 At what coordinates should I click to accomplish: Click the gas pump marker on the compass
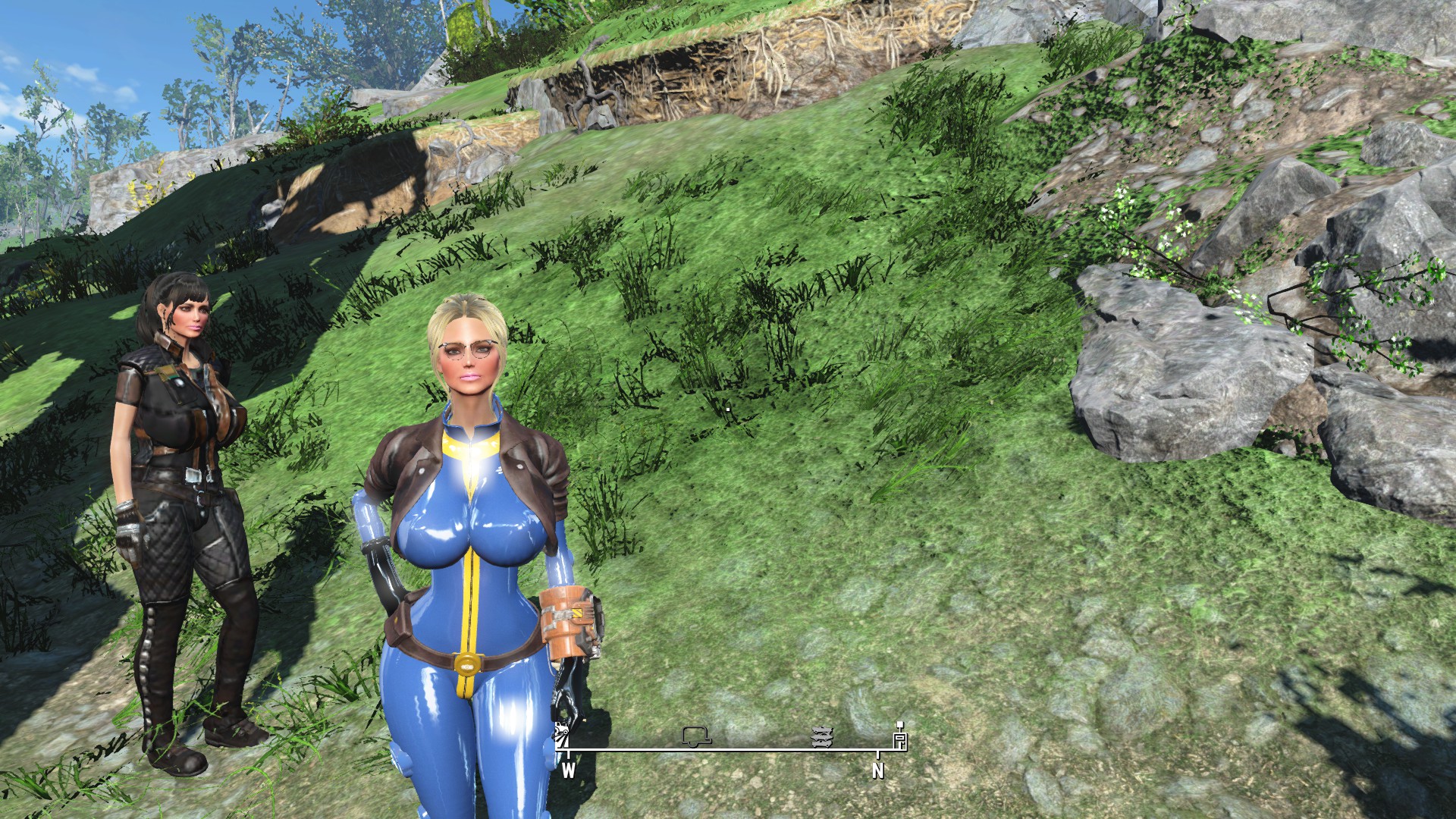900,736
